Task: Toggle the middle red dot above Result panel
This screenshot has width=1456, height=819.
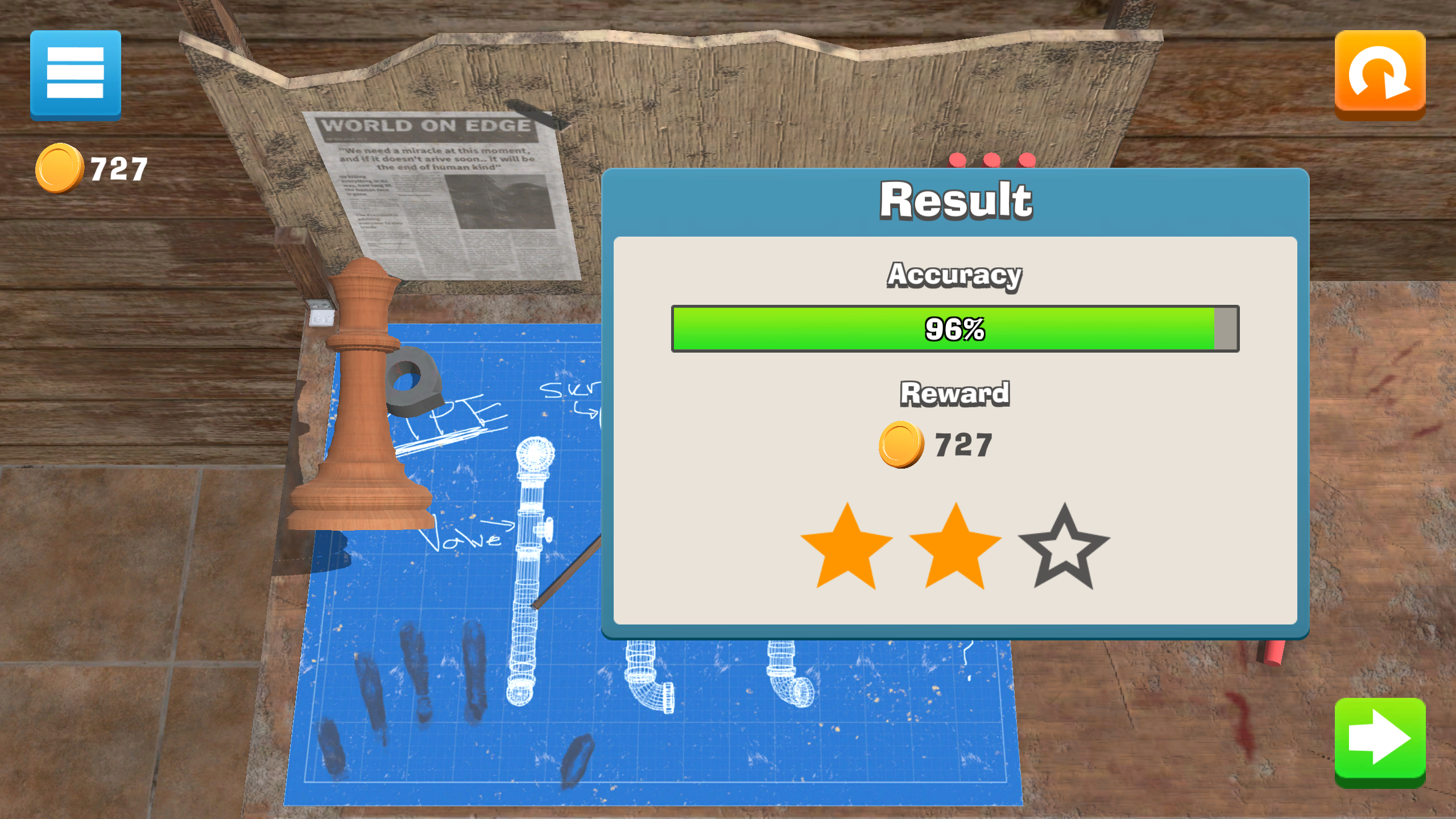Action: (x=991, y=160)
